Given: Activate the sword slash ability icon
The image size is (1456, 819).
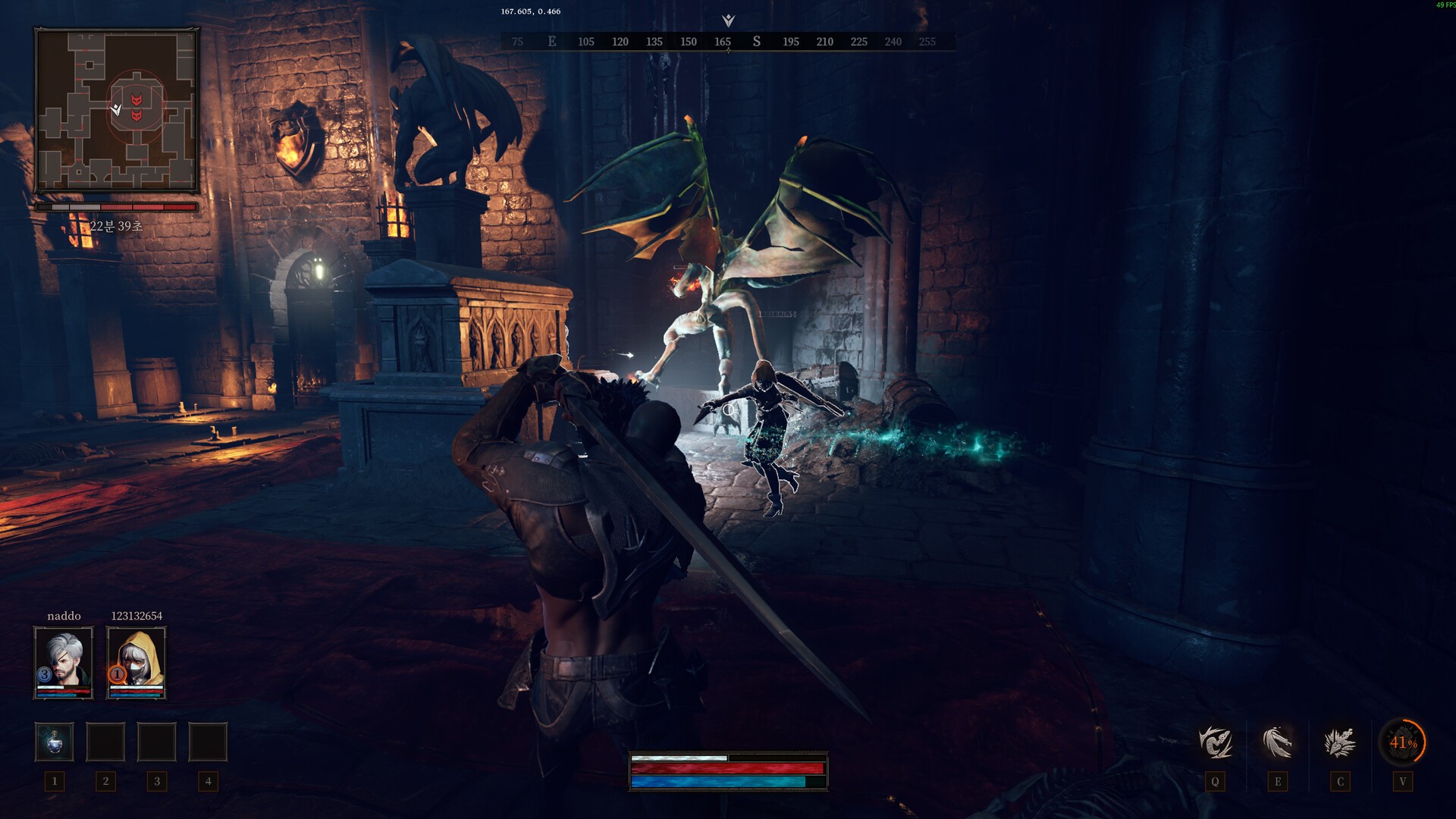Looking at the screenshot, I should 1278,742.
